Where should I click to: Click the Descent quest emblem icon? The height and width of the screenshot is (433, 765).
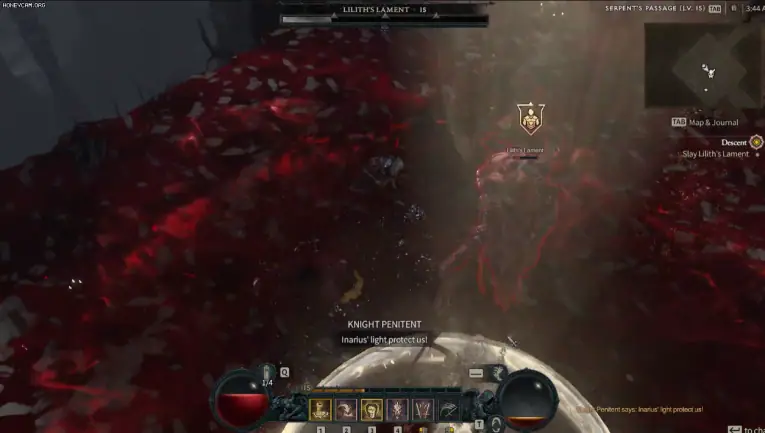pyautogui.click(x=756, y=142)
